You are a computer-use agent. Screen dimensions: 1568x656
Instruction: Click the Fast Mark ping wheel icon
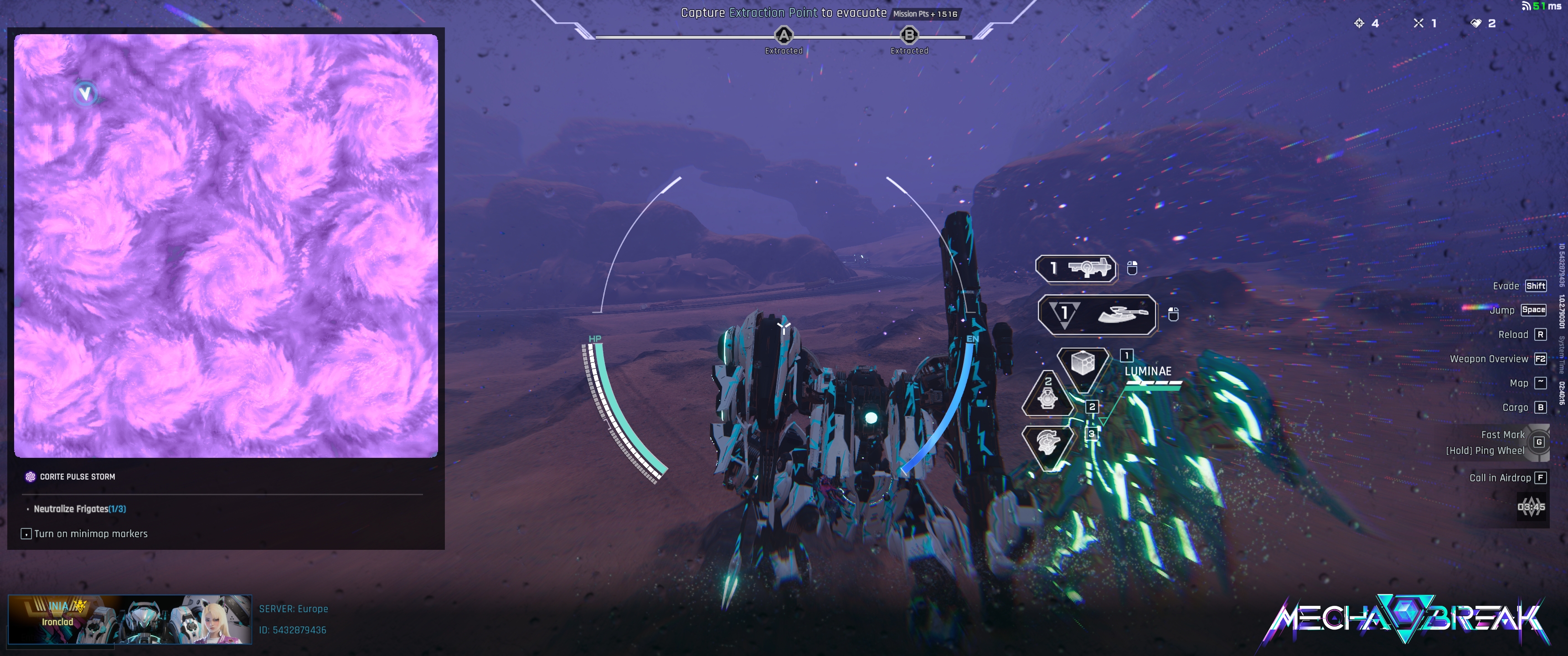[1539, 442]
